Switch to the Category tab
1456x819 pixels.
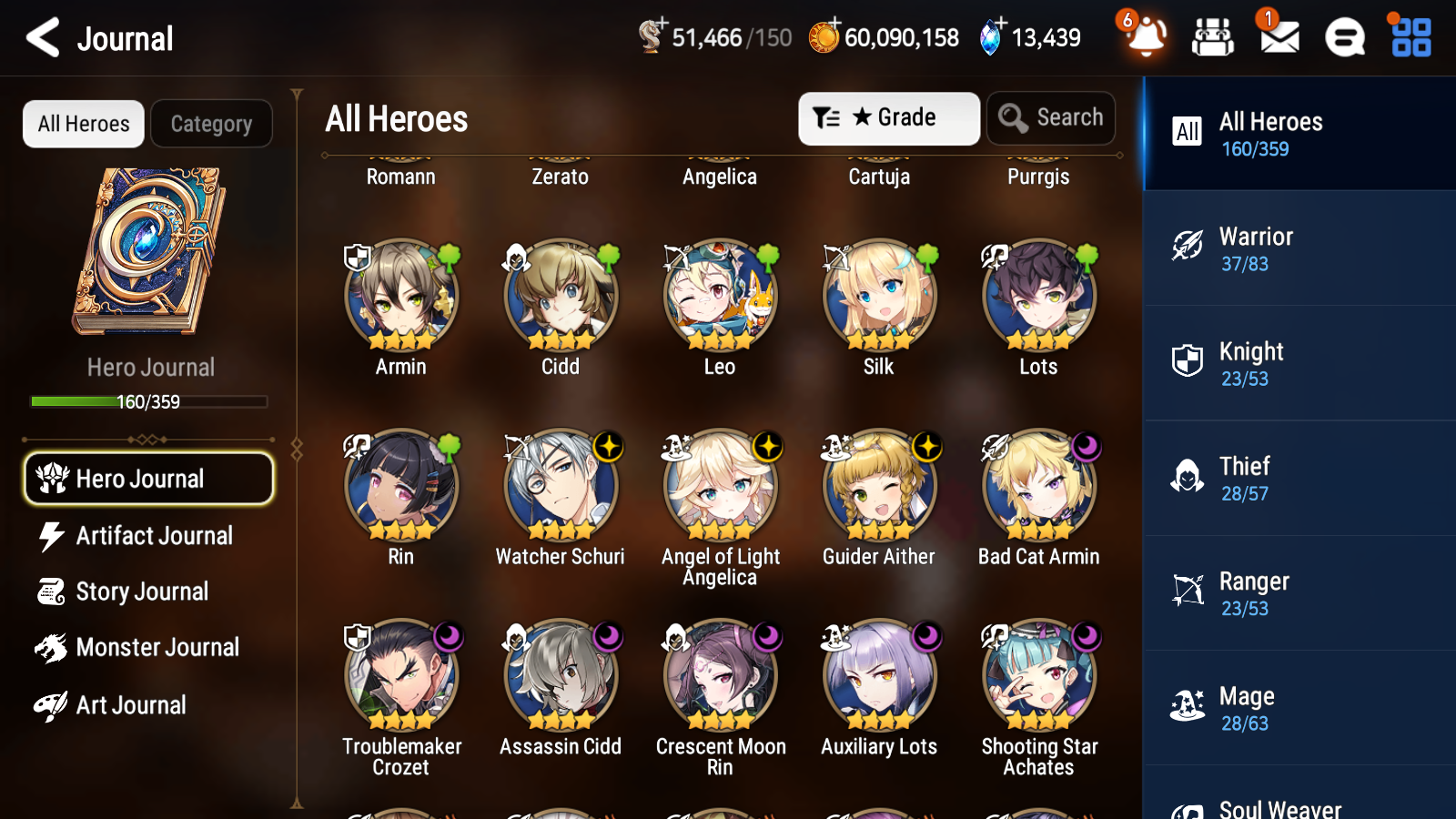(x=211, y=124)
